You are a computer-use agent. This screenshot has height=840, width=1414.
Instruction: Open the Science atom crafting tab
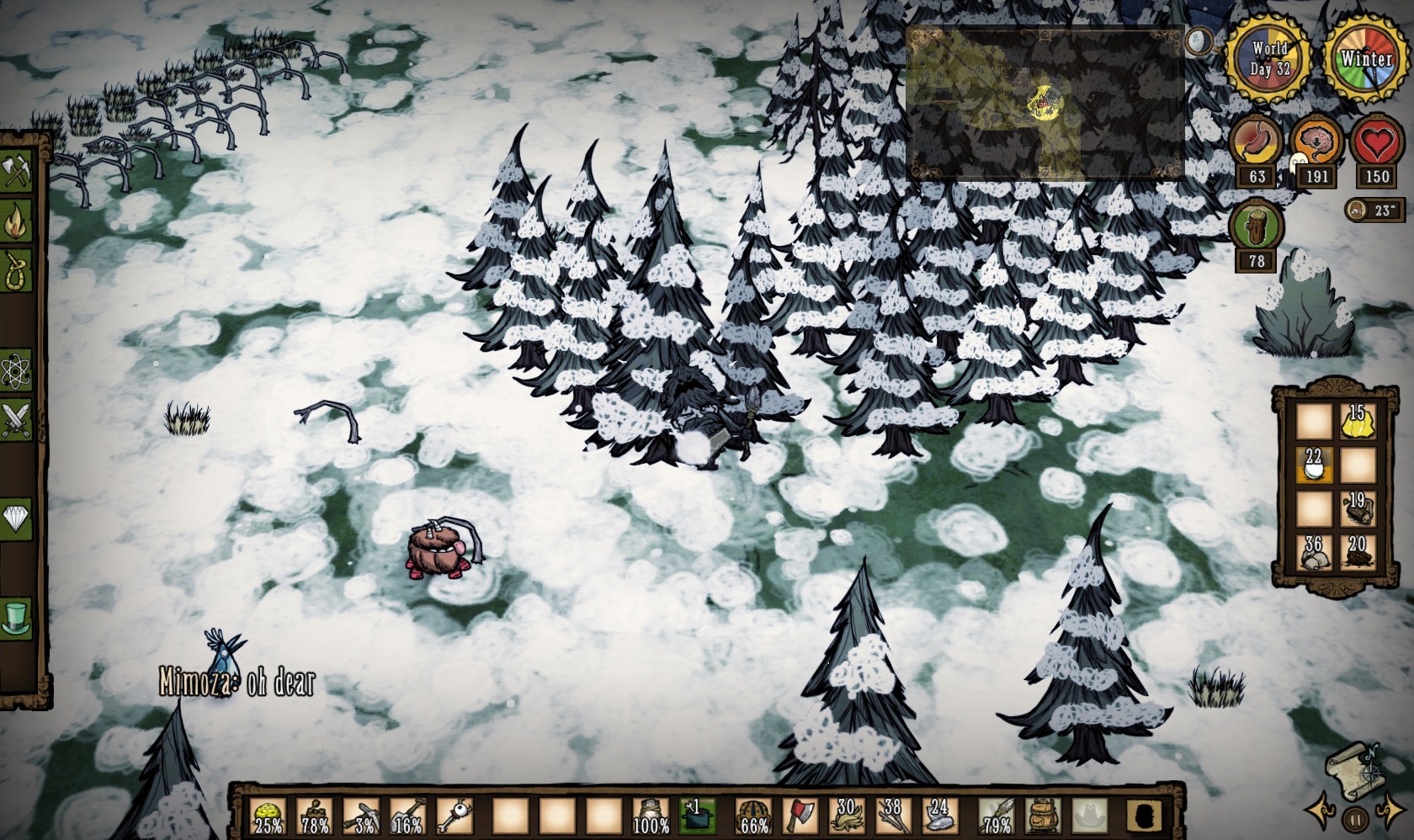click(15, 370)
